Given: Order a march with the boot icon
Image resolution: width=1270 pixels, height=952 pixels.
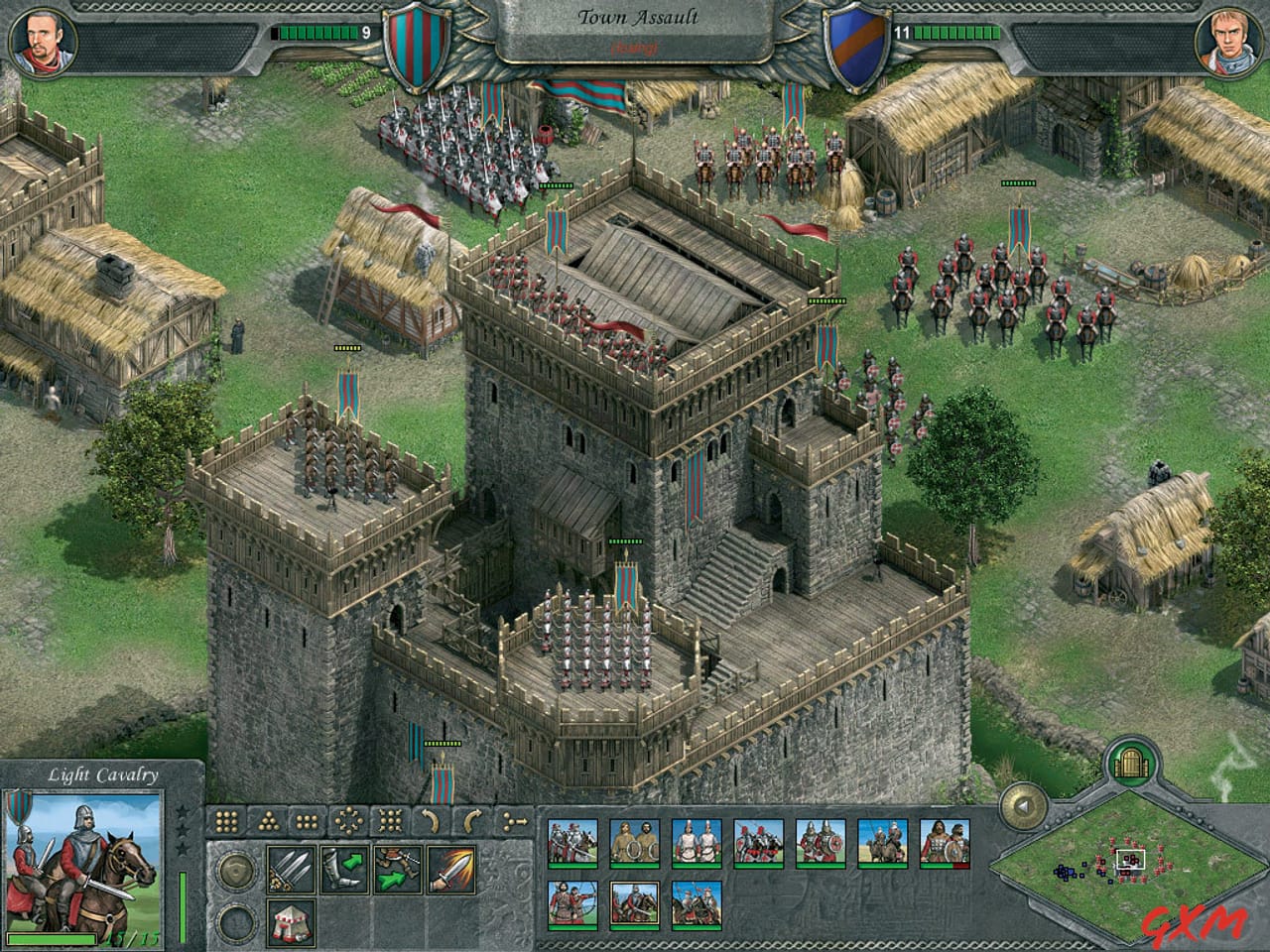Looking at the screenshot, I should [x=343, y=869].
